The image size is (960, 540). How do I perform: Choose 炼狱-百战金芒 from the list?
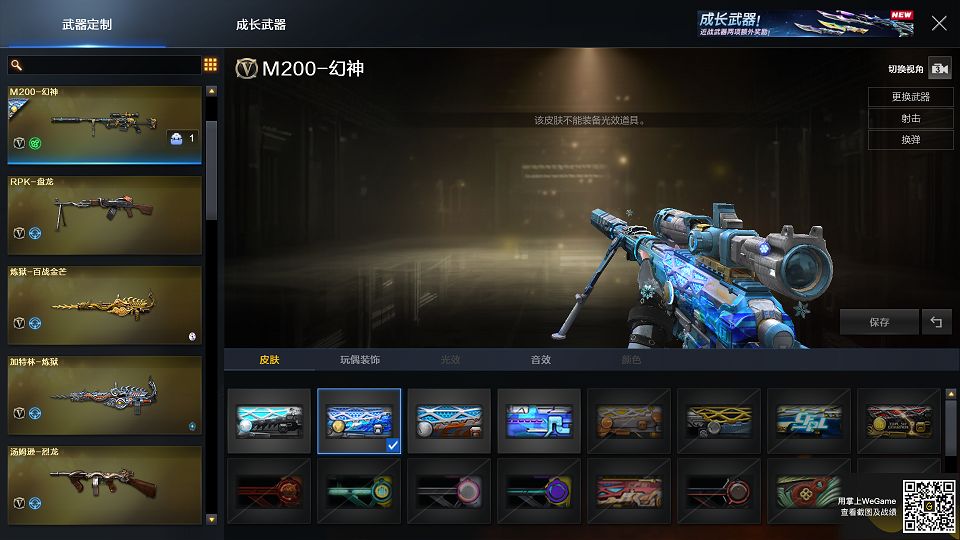(x=104, y=304)
